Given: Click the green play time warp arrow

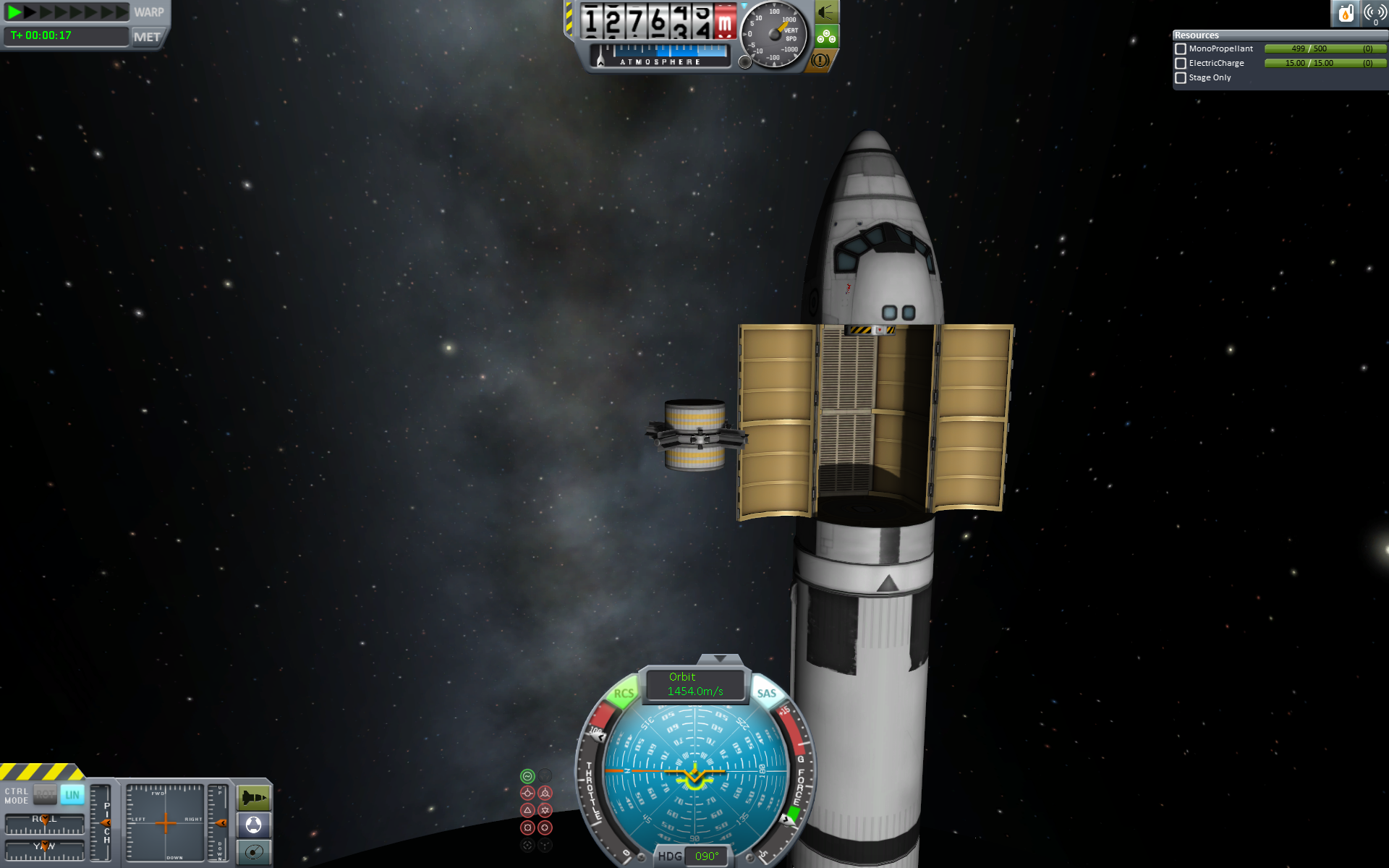Looking at the screenshot, I should pyautogui.click(x=14, y=12).
